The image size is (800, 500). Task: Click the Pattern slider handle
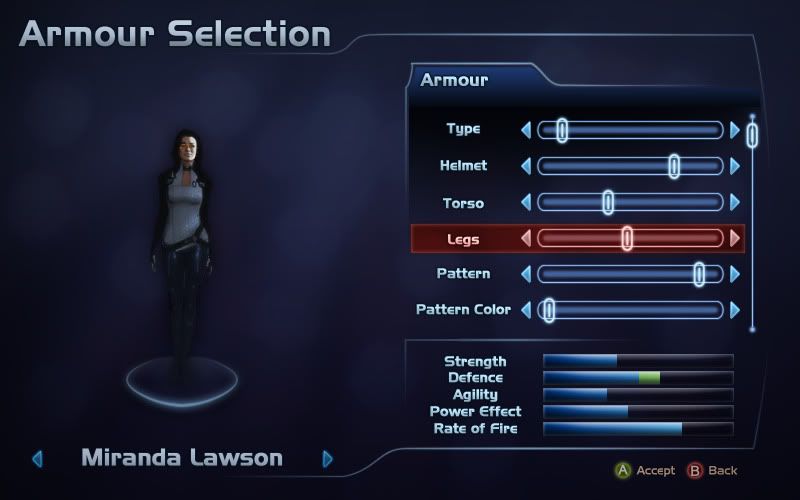pos(699,274)
